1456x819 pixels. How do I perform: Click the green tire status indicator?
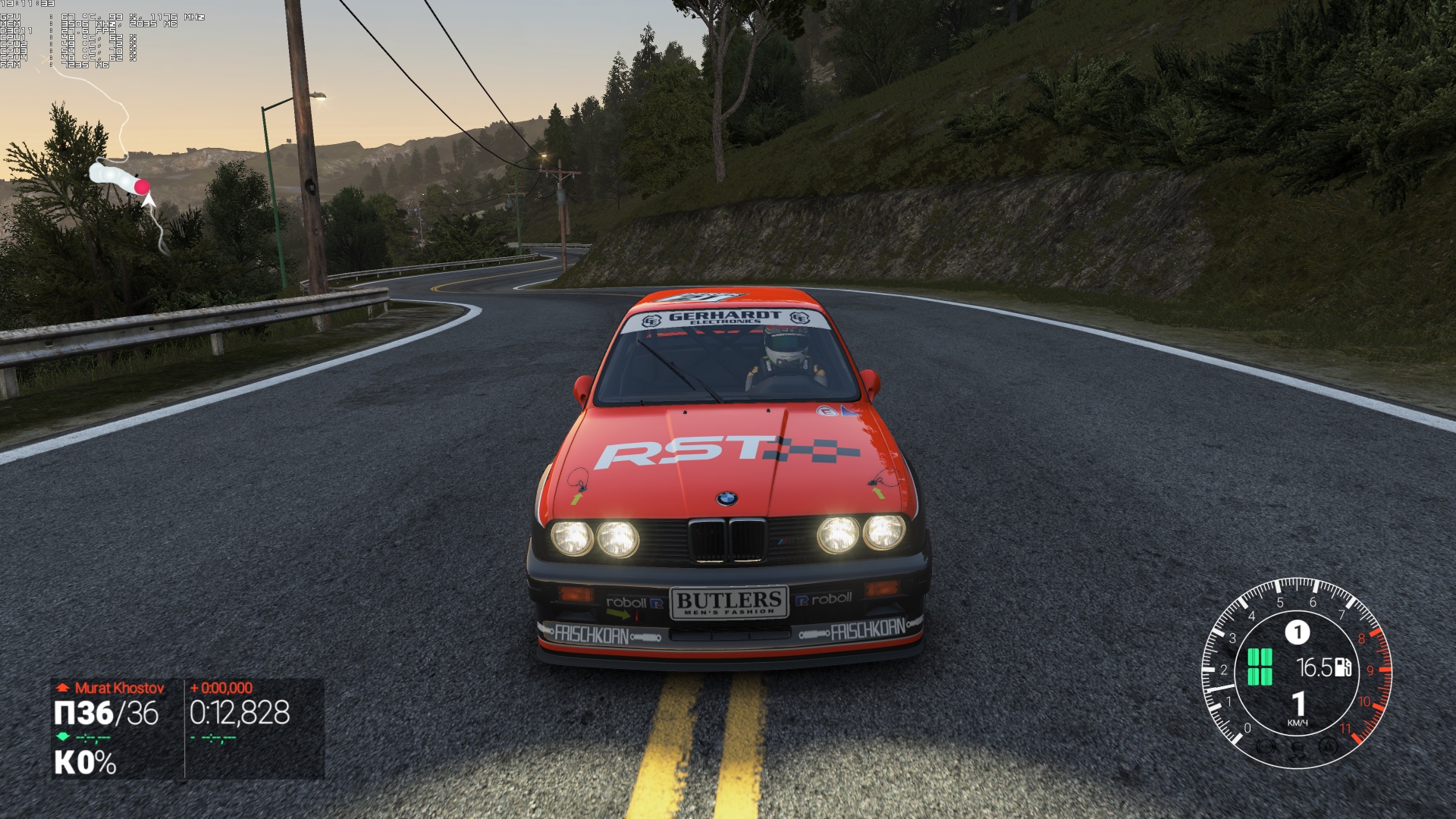click(1260, 667)
